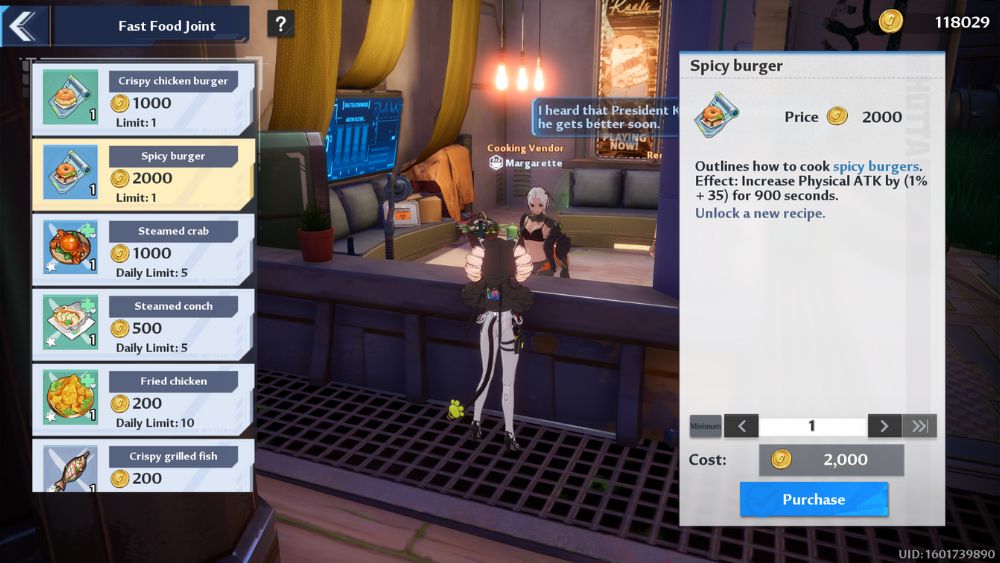Choose the Fried chicken item
Image resolution: width=1000 pixels, height=563 pixels.
pos(143,397)
